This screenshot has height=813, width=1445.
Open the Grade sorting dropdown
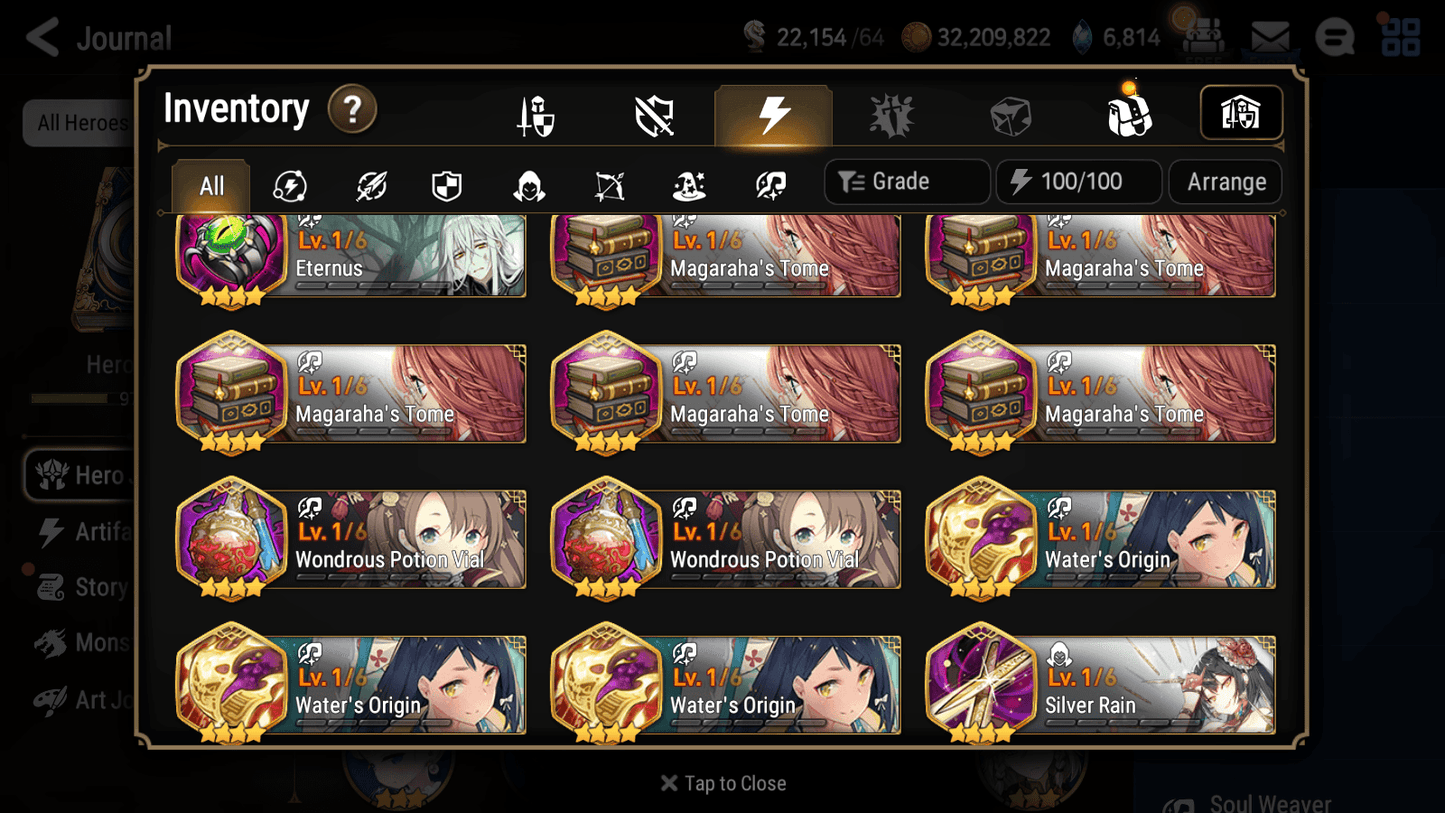[x=906, y=181]
